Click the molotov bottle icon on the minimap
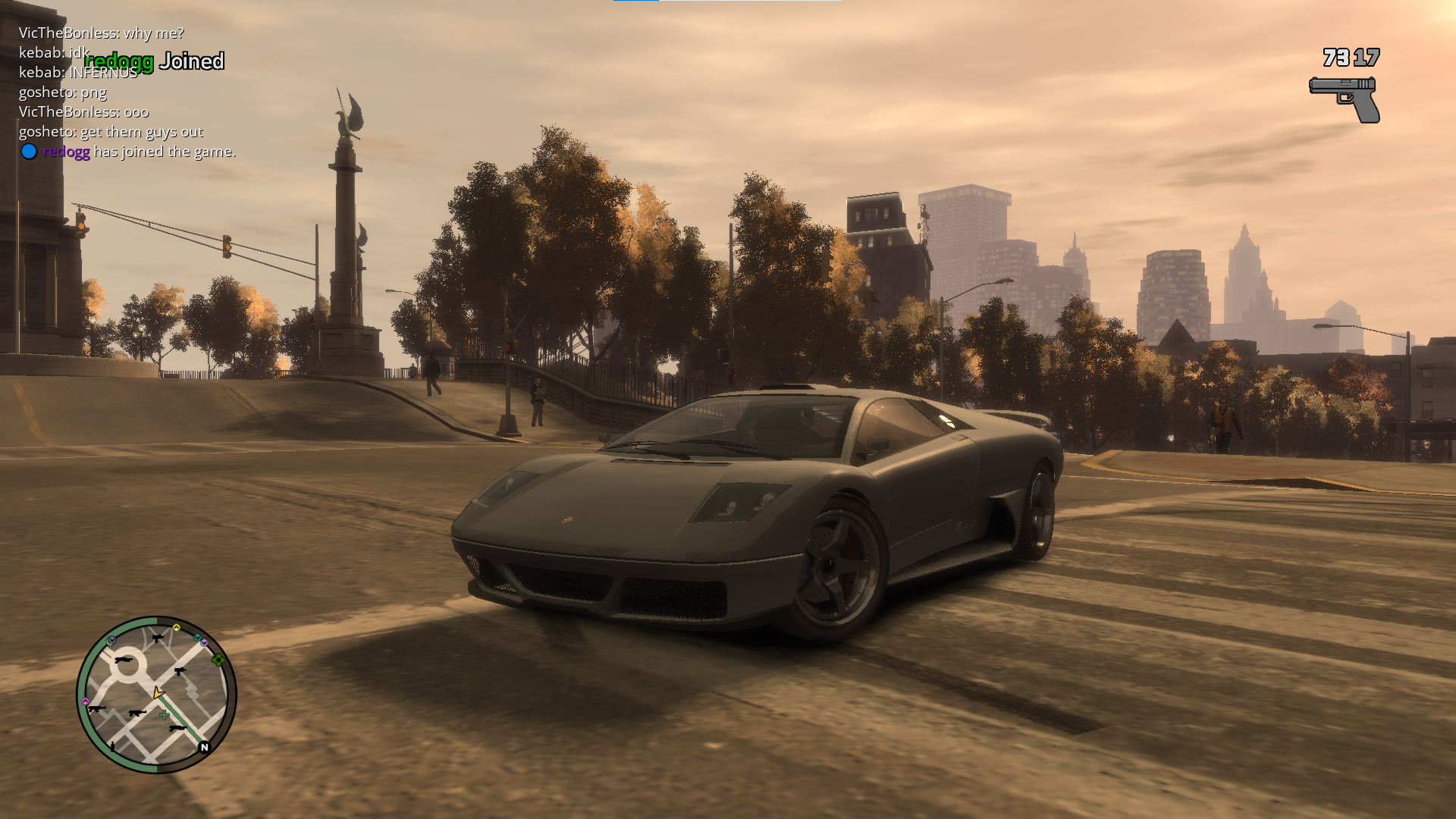The height and width of the screenshot is (819, 1456). [x=113, y=746]
